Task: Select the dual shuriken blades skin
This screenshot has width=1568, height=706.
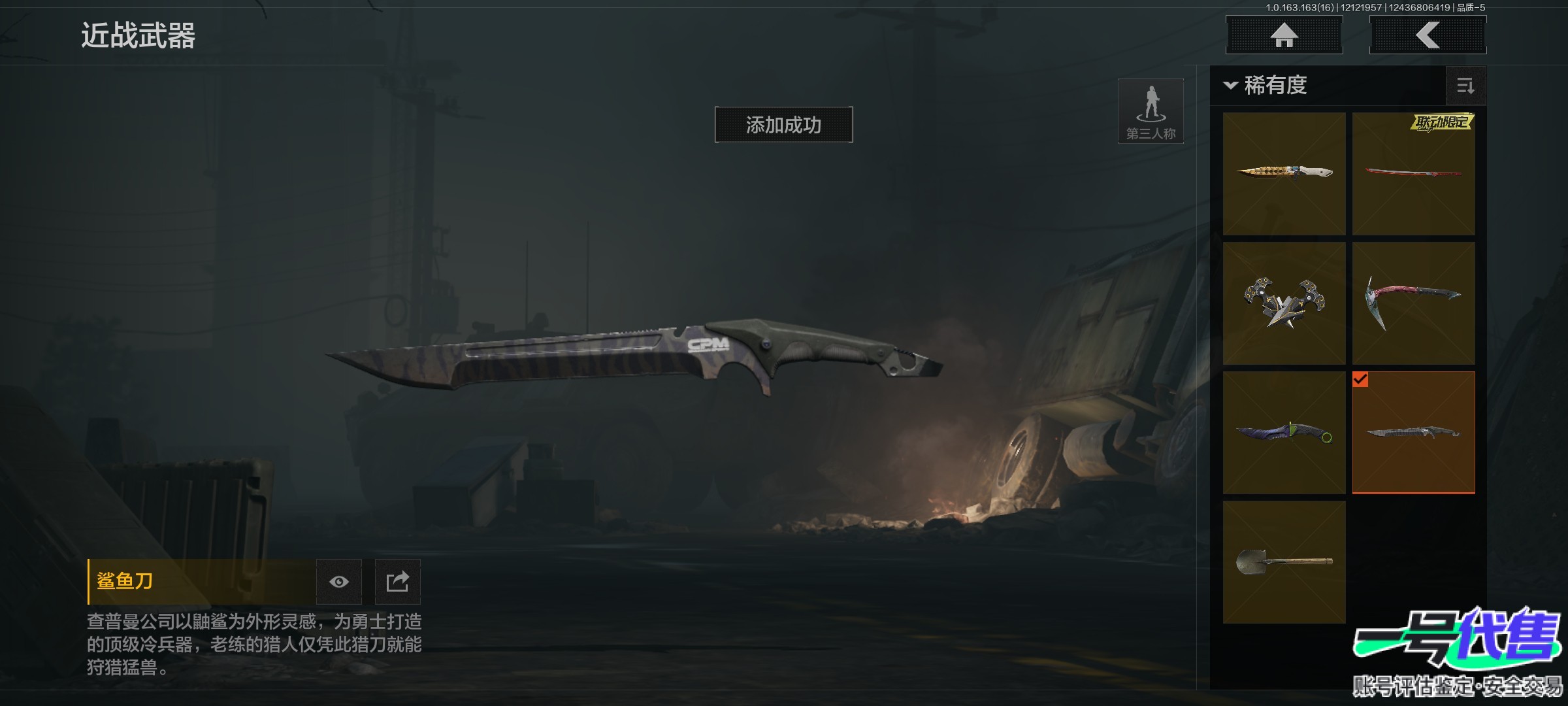Action: pos(1284,303)
